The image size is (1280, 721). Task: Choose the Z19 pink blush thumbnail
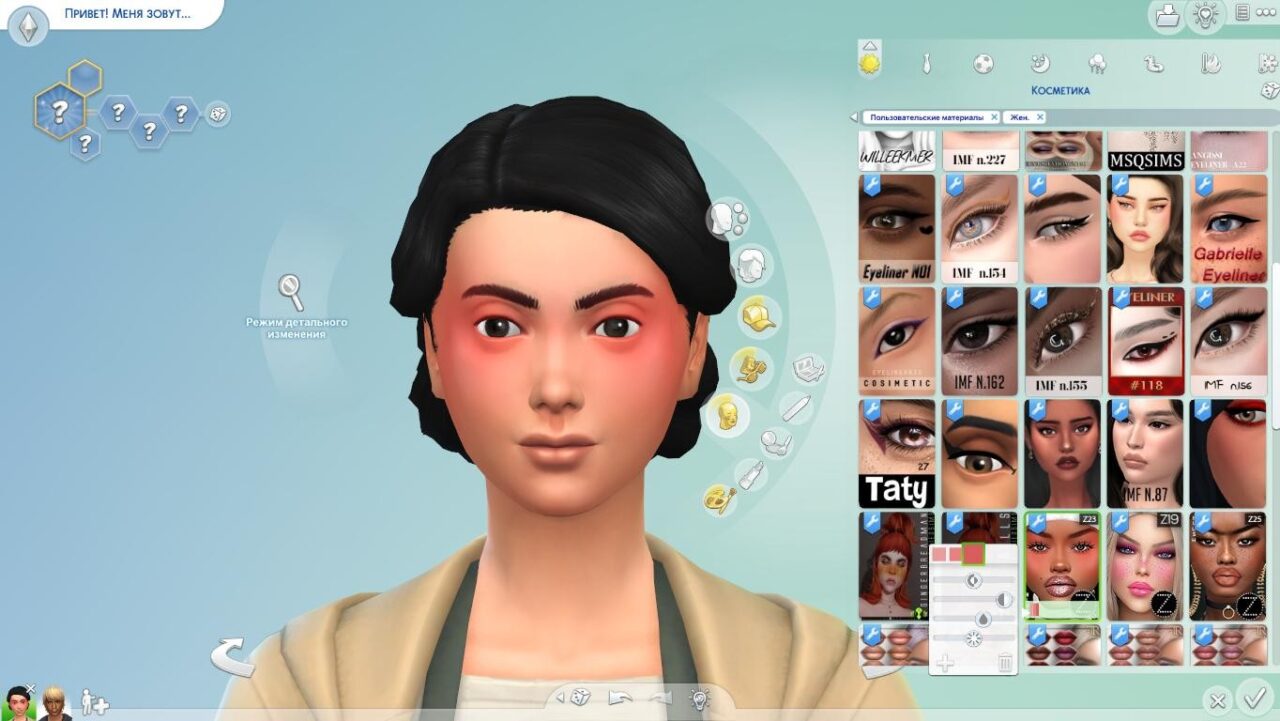[x=1145, y=565]
